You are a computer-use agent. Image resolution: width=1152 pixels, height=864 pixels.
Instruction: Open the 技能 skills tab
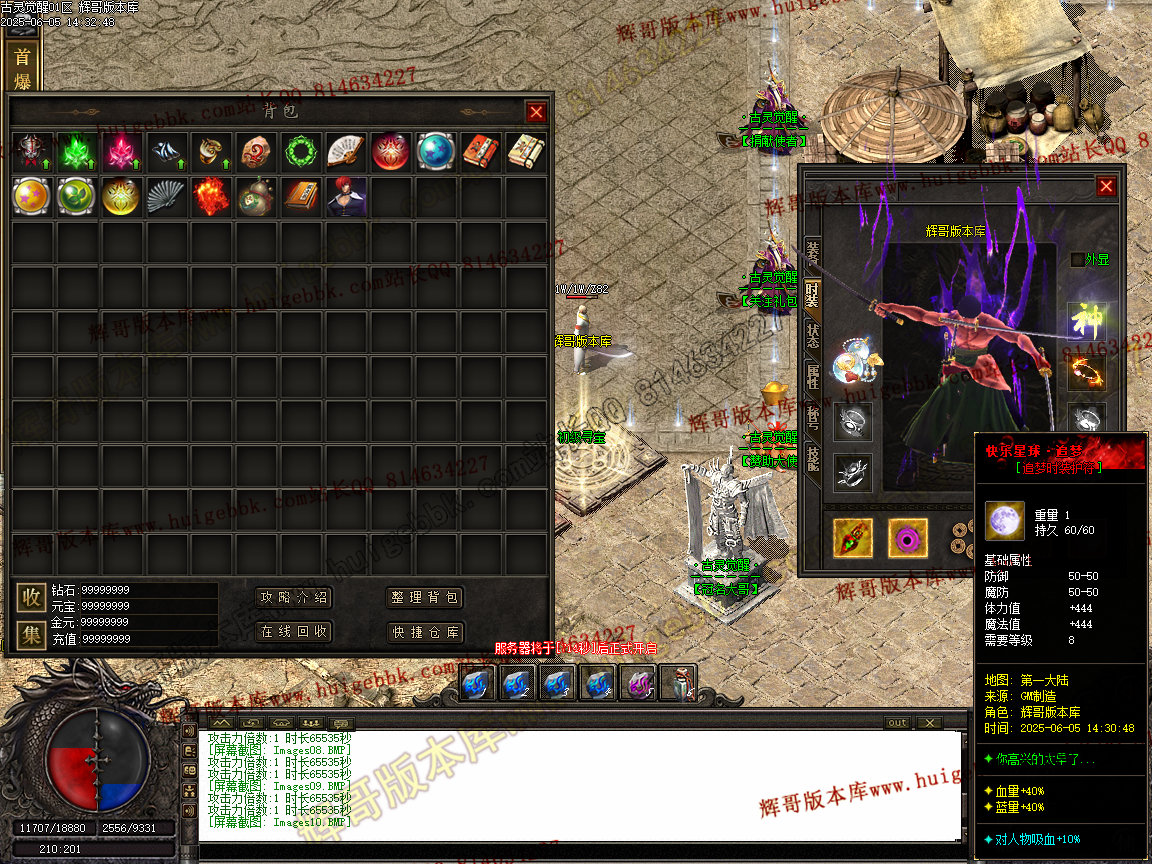tap(813, 460)
